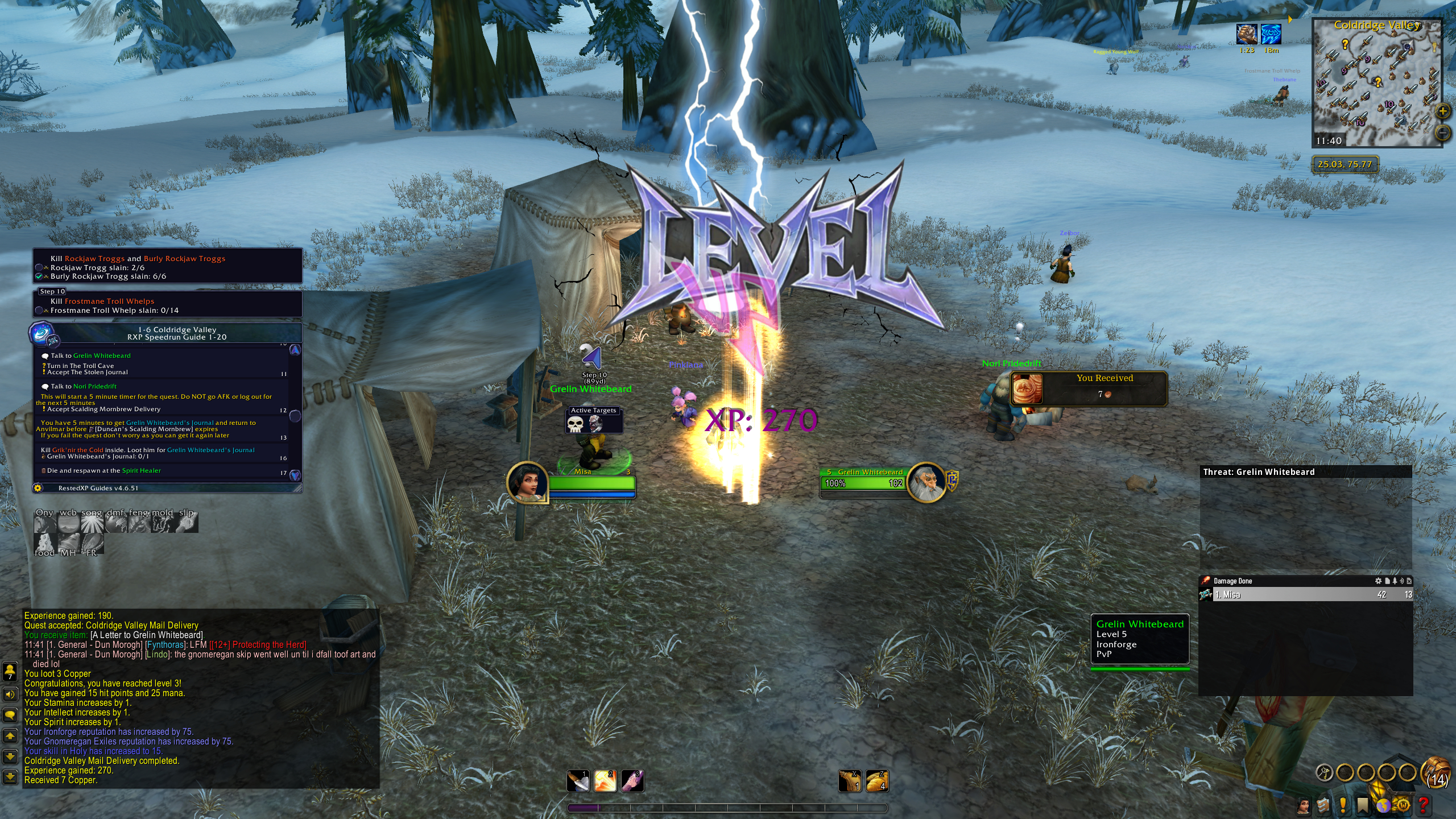Image resolution: width=1456 pixels, height=819 pixels.
Task: Activate the purple glove ability in slot 3
Action: coord(632,781)
